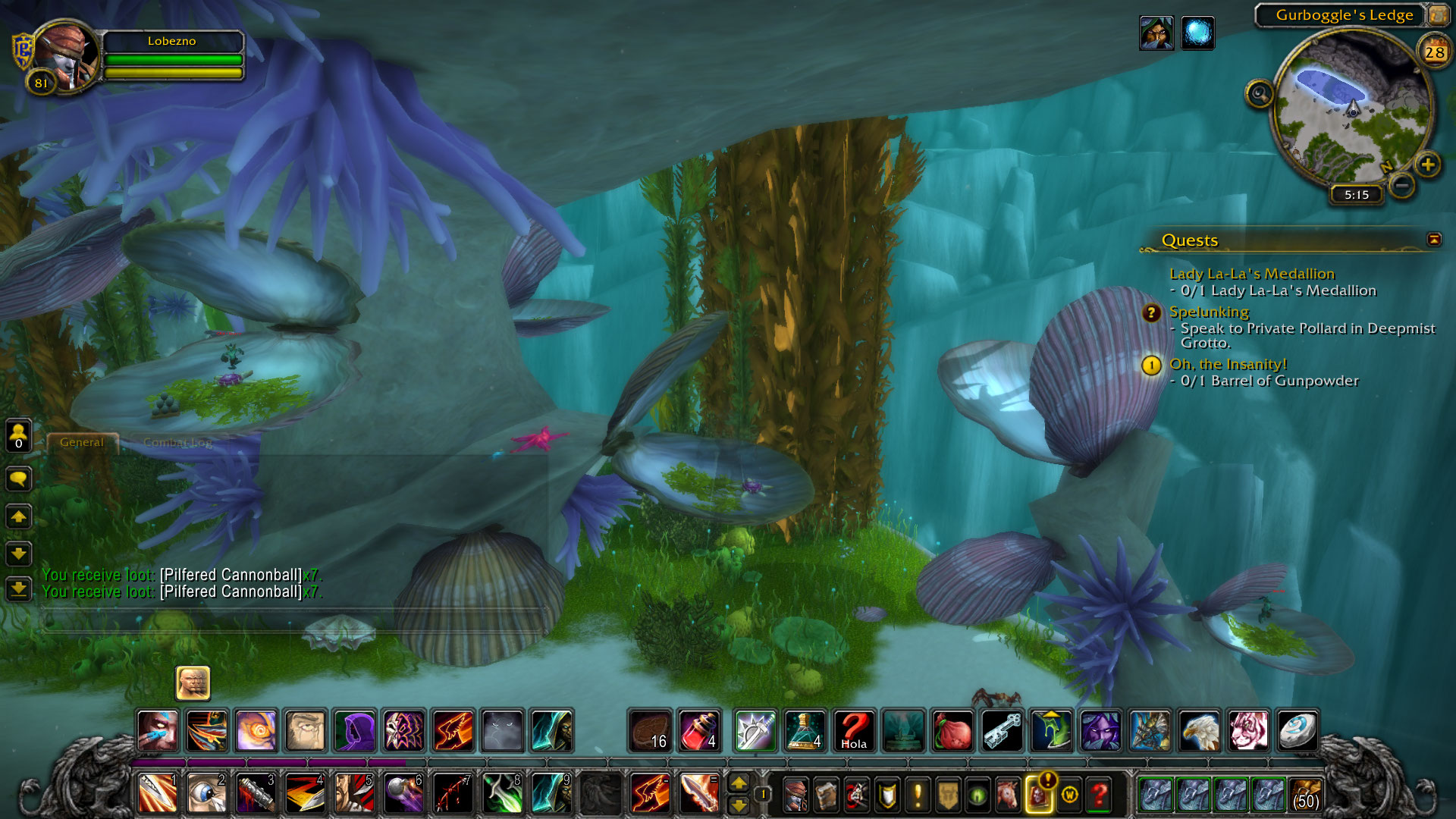The height and width of the screenshot is (819, 1456).
Task: Select the Lady La-La's Medallion quest
Action: [1251, 274]
